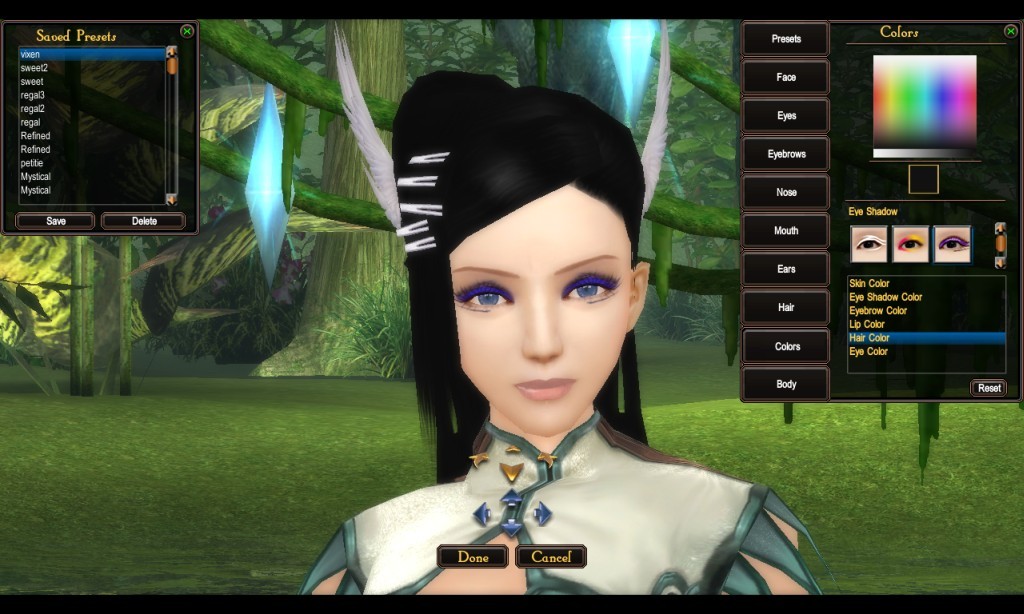
Task: Switch to the Body category
Action: coord(786,384)
